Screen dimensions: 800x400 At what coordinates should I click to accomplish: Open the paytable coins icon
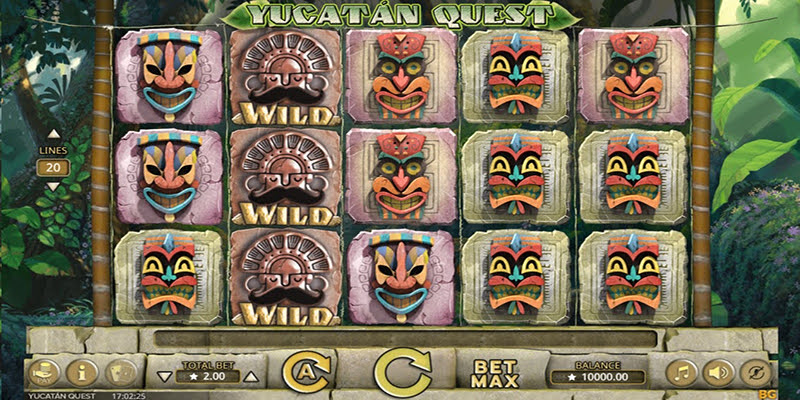(x=41, y=374)
